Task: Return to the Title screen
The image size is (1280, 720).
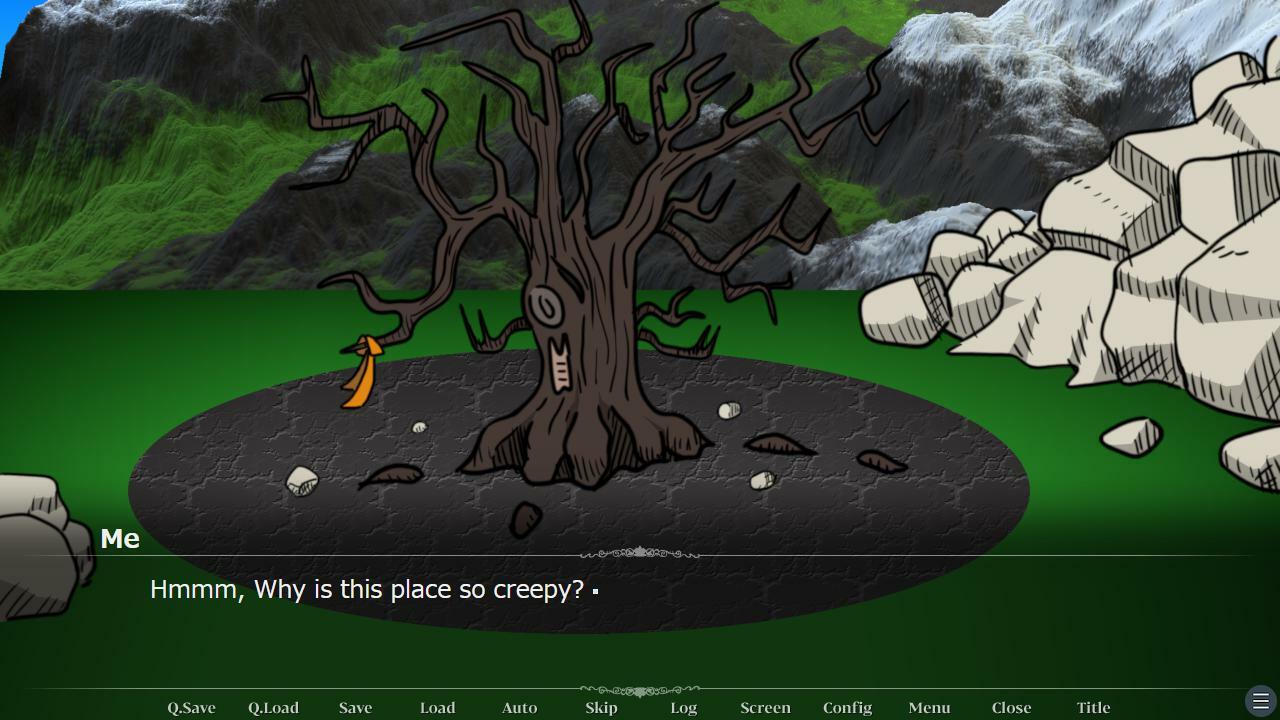Action: click(x=1093, y=707)
